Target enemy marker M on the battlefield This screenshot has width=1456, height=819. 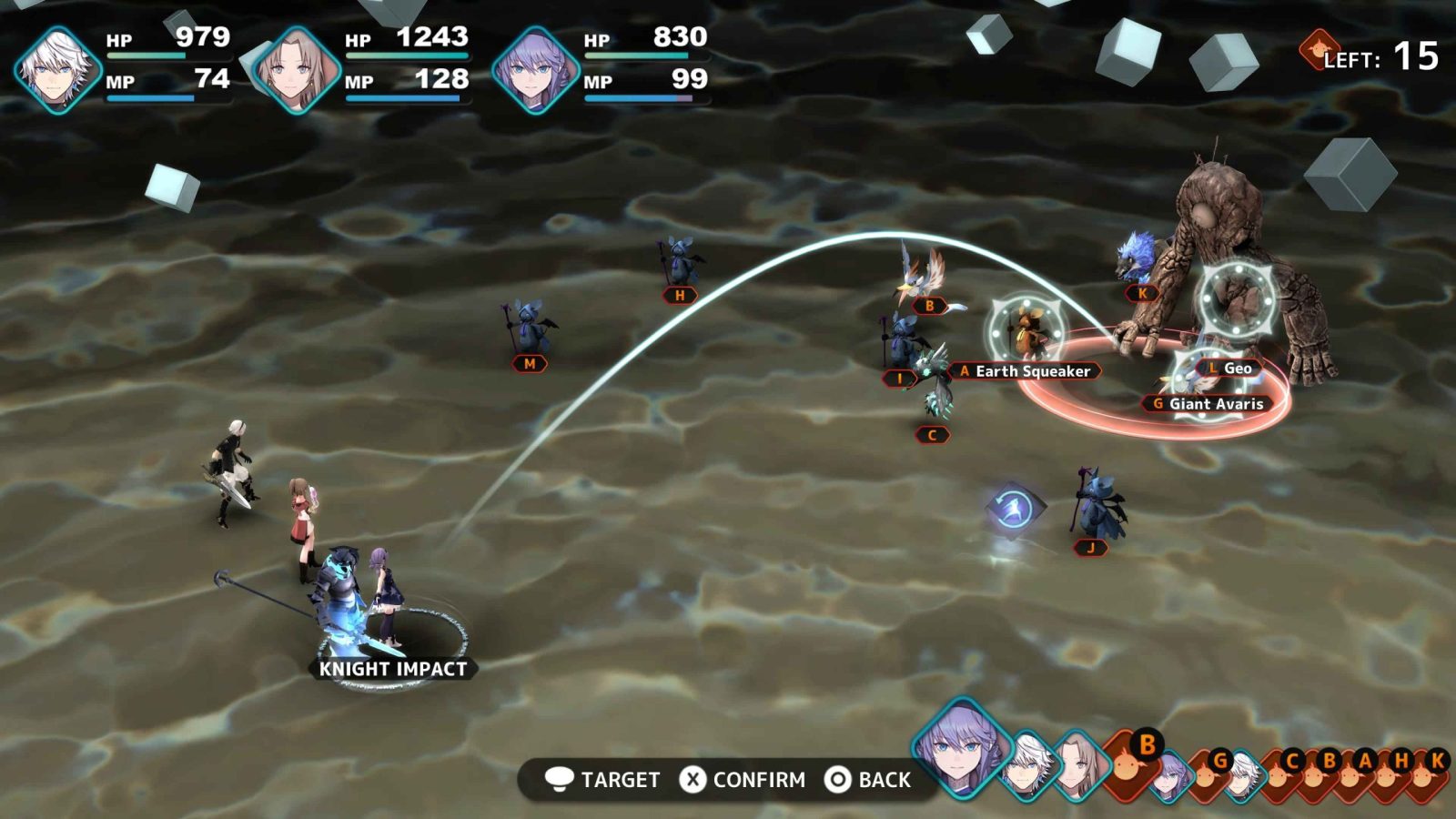point(530,364)
